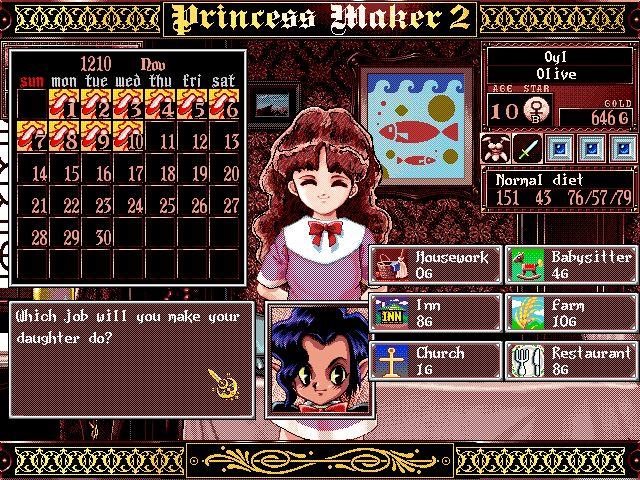The image size is (640, 480).
Task: Click the teddy bear item icon
Action: 495,149
